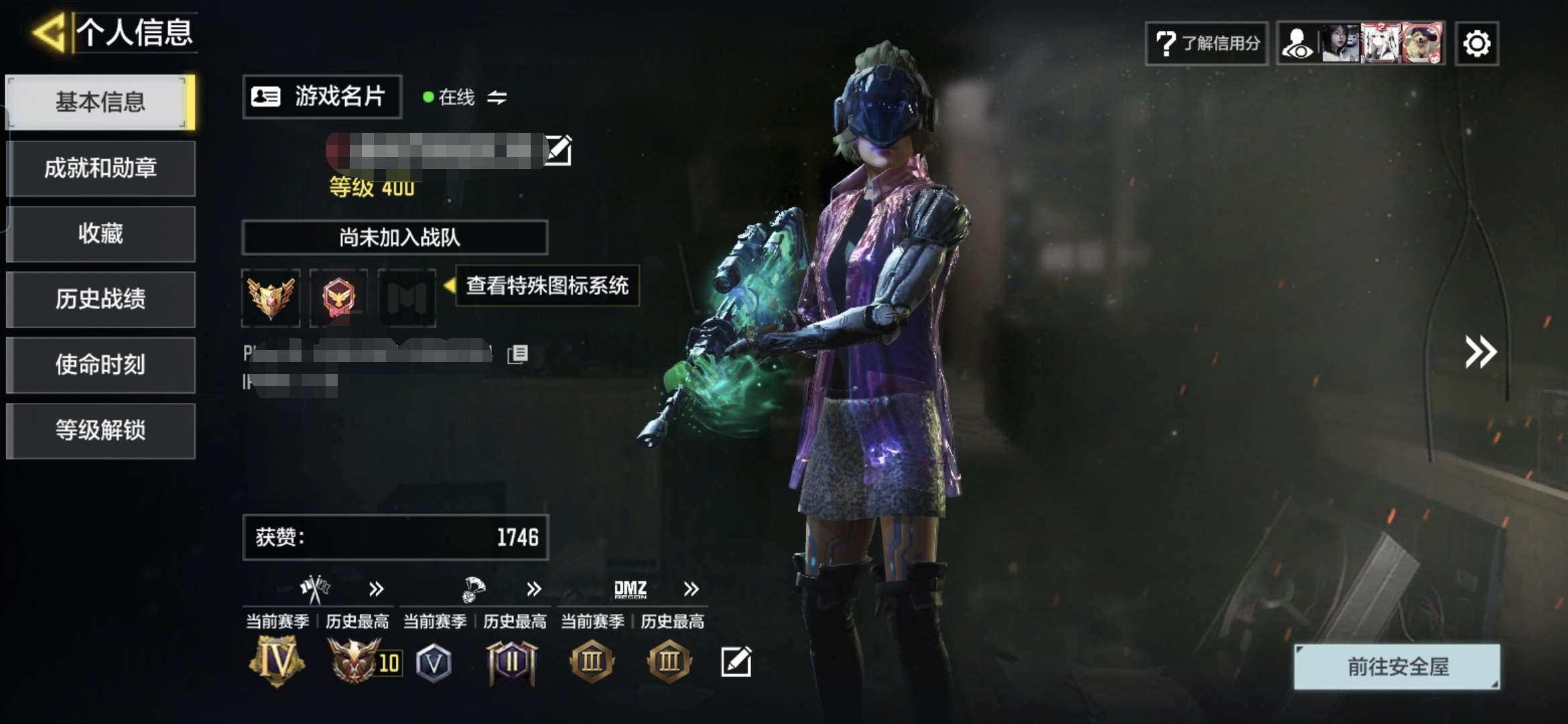Open the visitor avatars list
Viewport: 1568px width, 724px height.
pos(1361,44)
